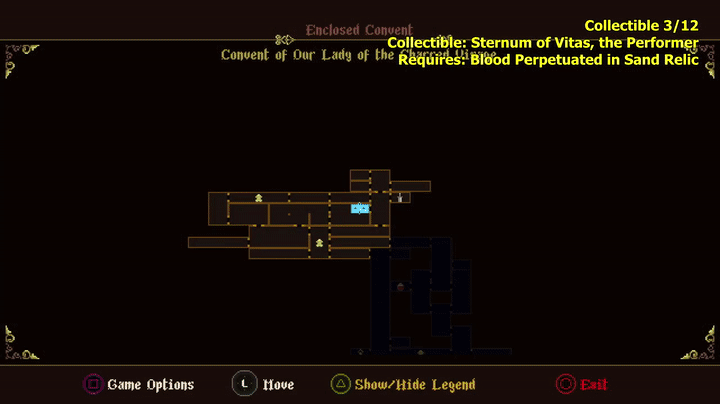Select the cyan highlighted room on the map

tap(360, 208)
